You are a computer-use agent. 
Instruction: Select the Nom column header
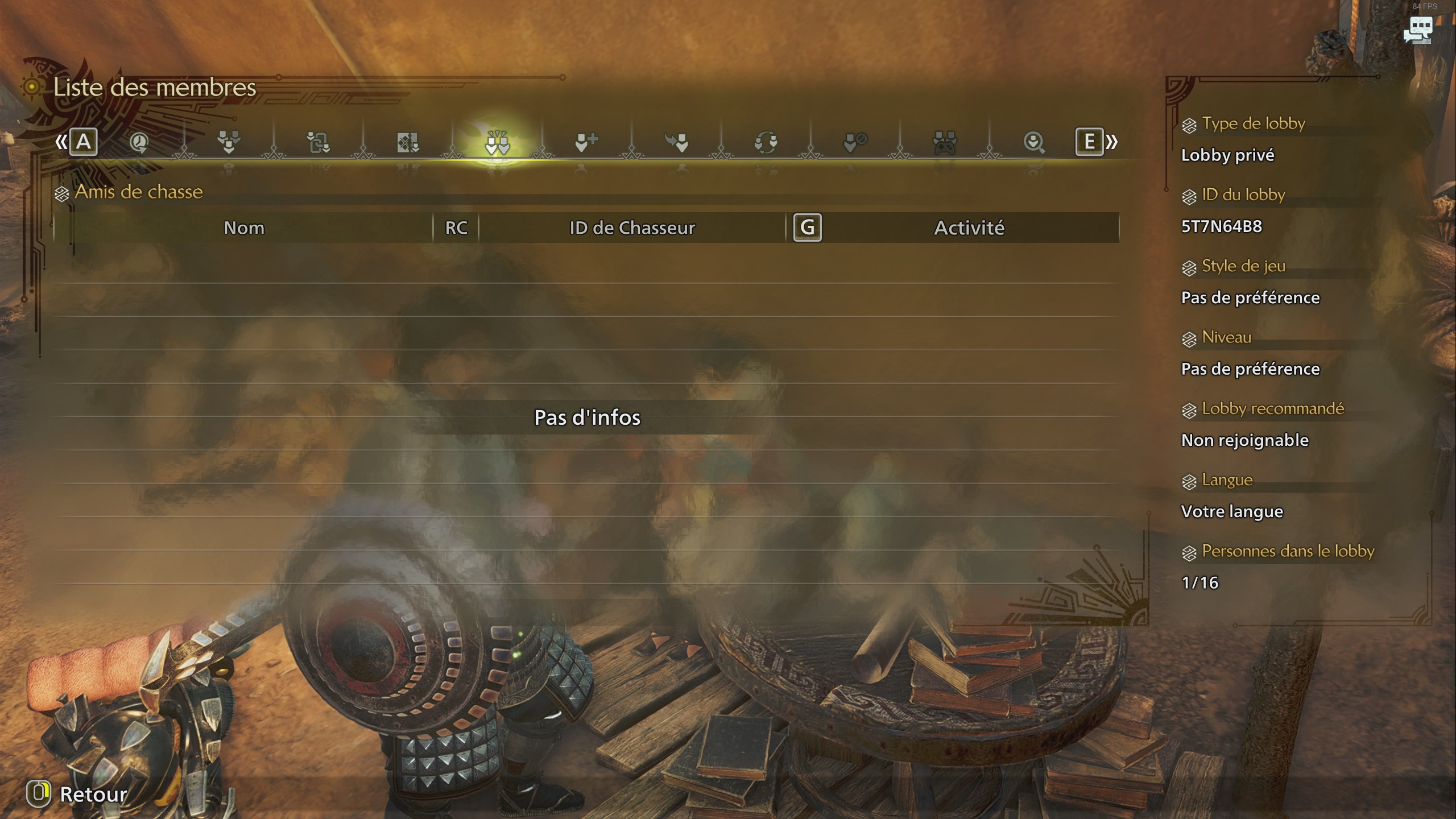click(245, 228)
